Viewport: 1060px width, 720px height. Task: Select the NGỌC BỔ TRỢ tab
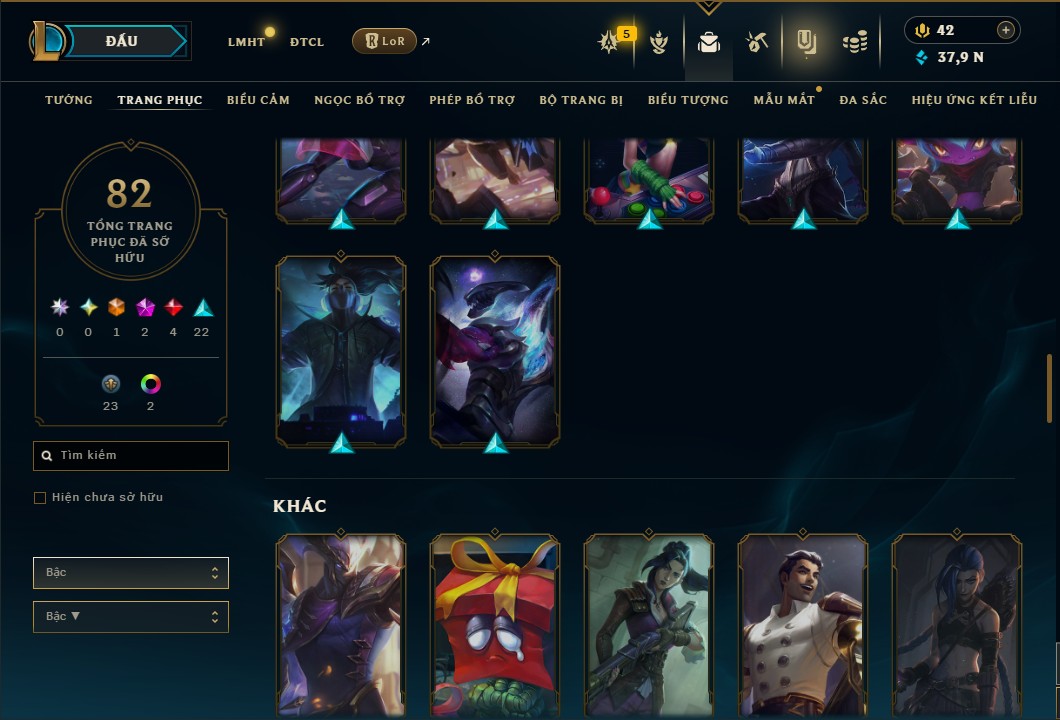(x=359, y=100)
